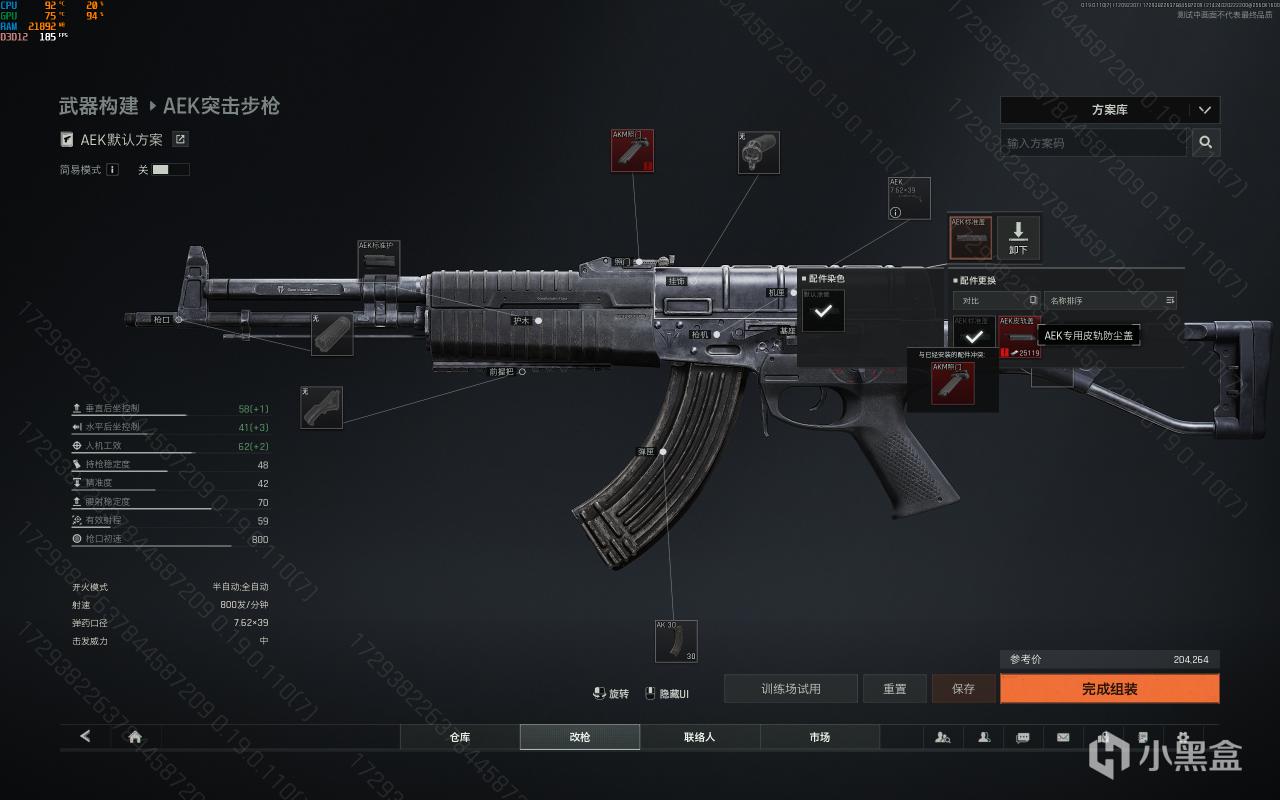
Task: Enable the 对比 compare option
Action: point(1033,300)
